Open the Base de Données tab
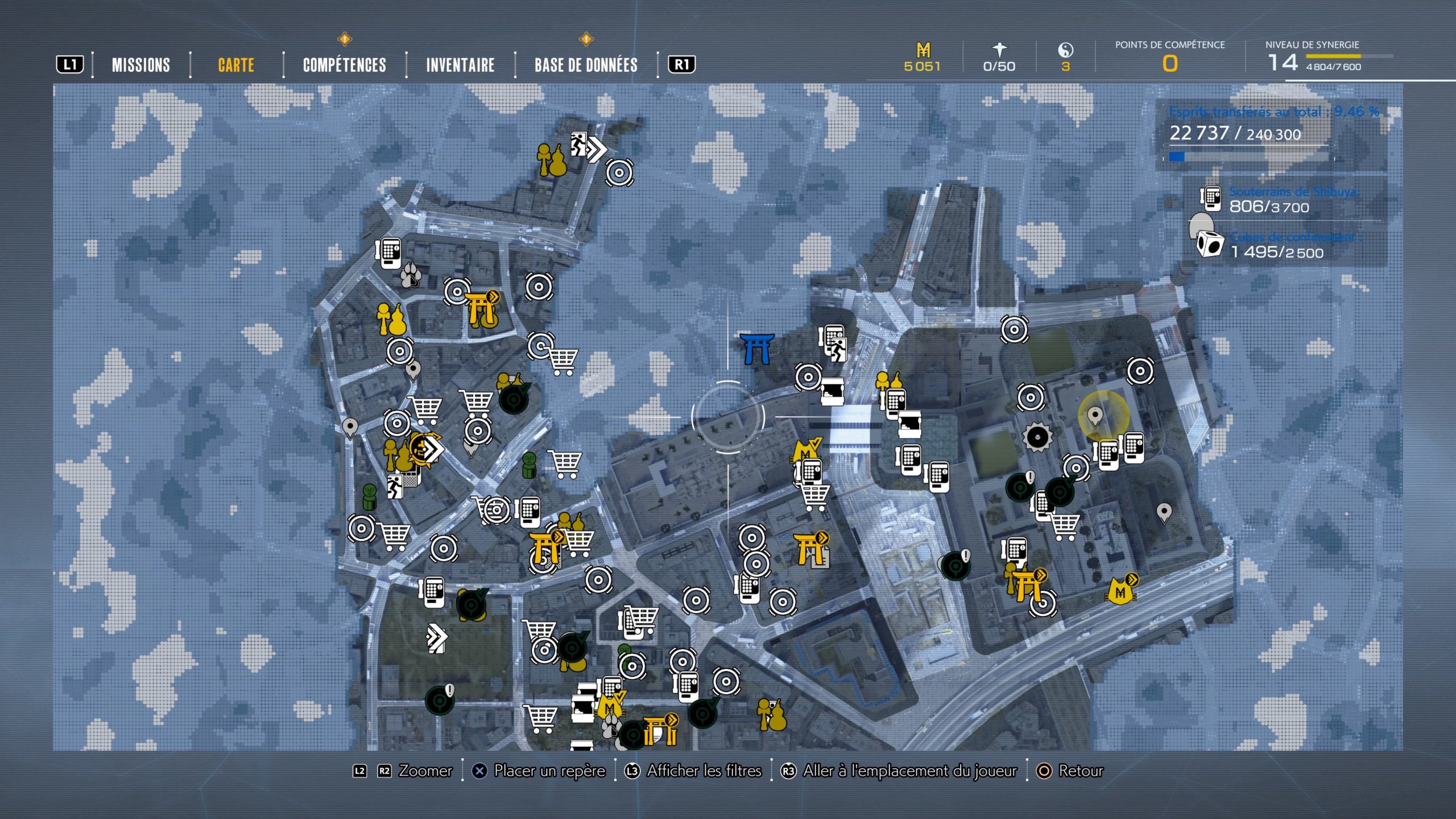Viewport: 1456px width, 819px height. pyautogui.click(x=586, y=65)
